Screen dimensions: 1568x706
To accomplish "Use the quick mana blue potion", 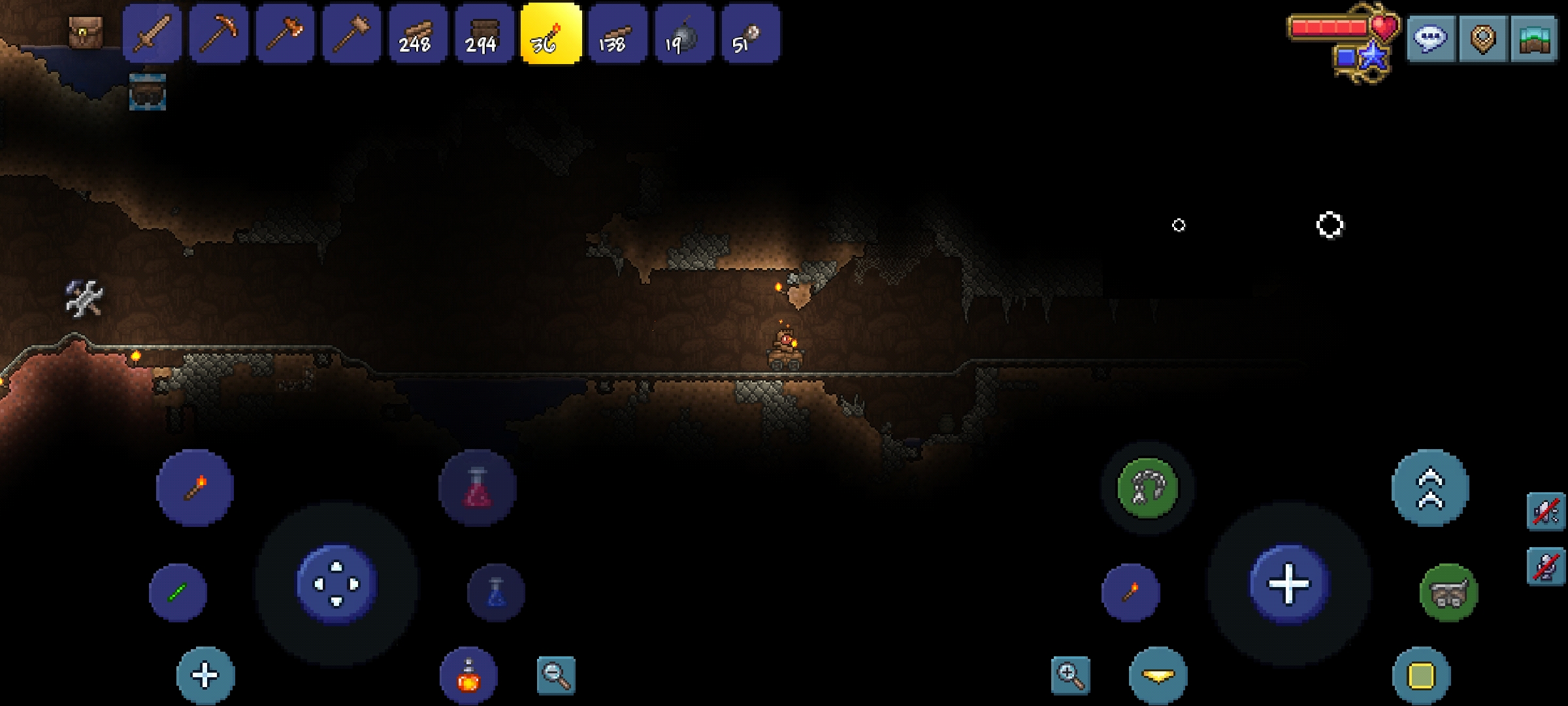I will tap(496, 593).
